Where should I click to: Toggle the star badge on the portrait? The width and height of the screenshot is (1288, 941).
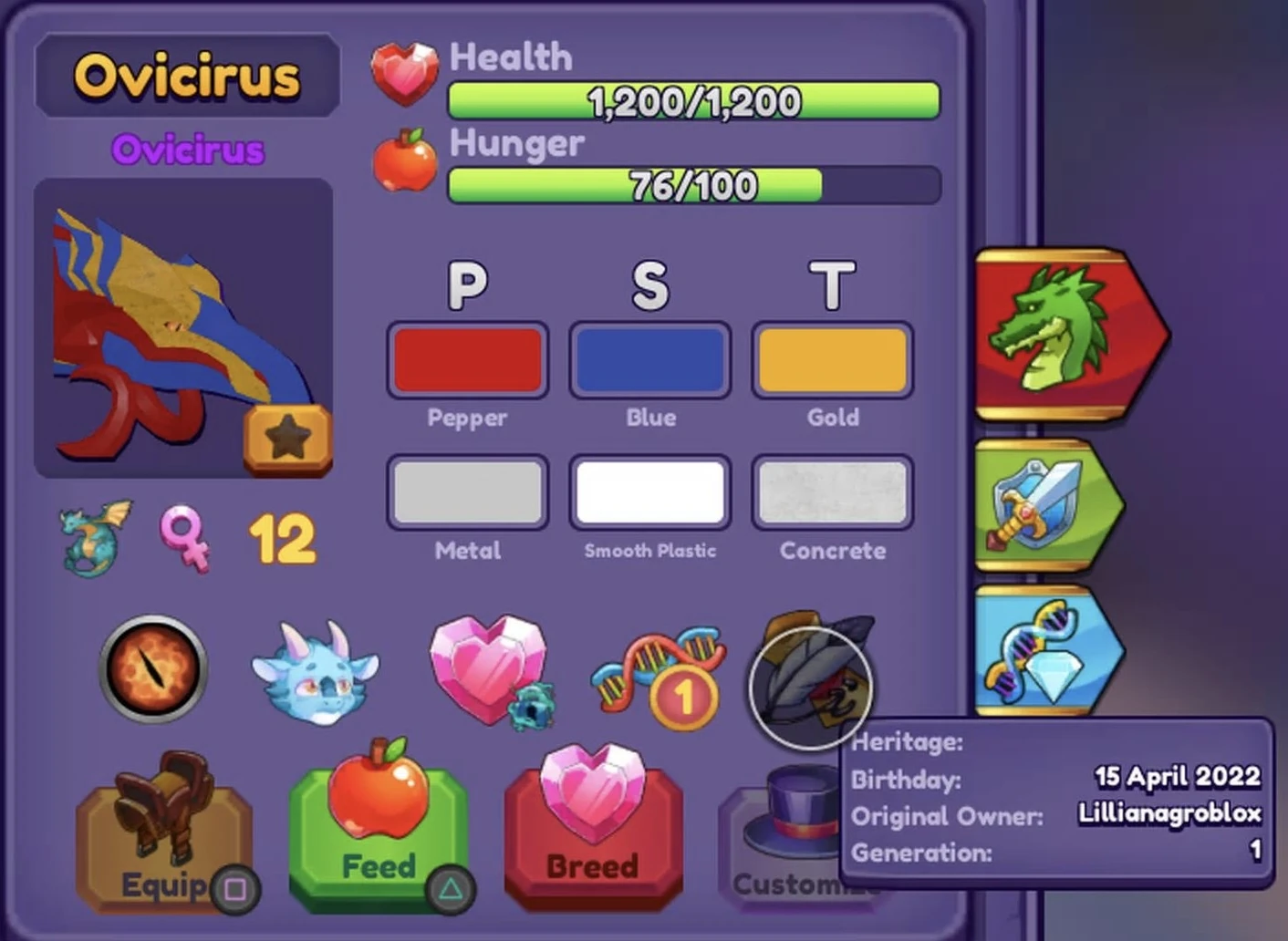tap(287, 436)
